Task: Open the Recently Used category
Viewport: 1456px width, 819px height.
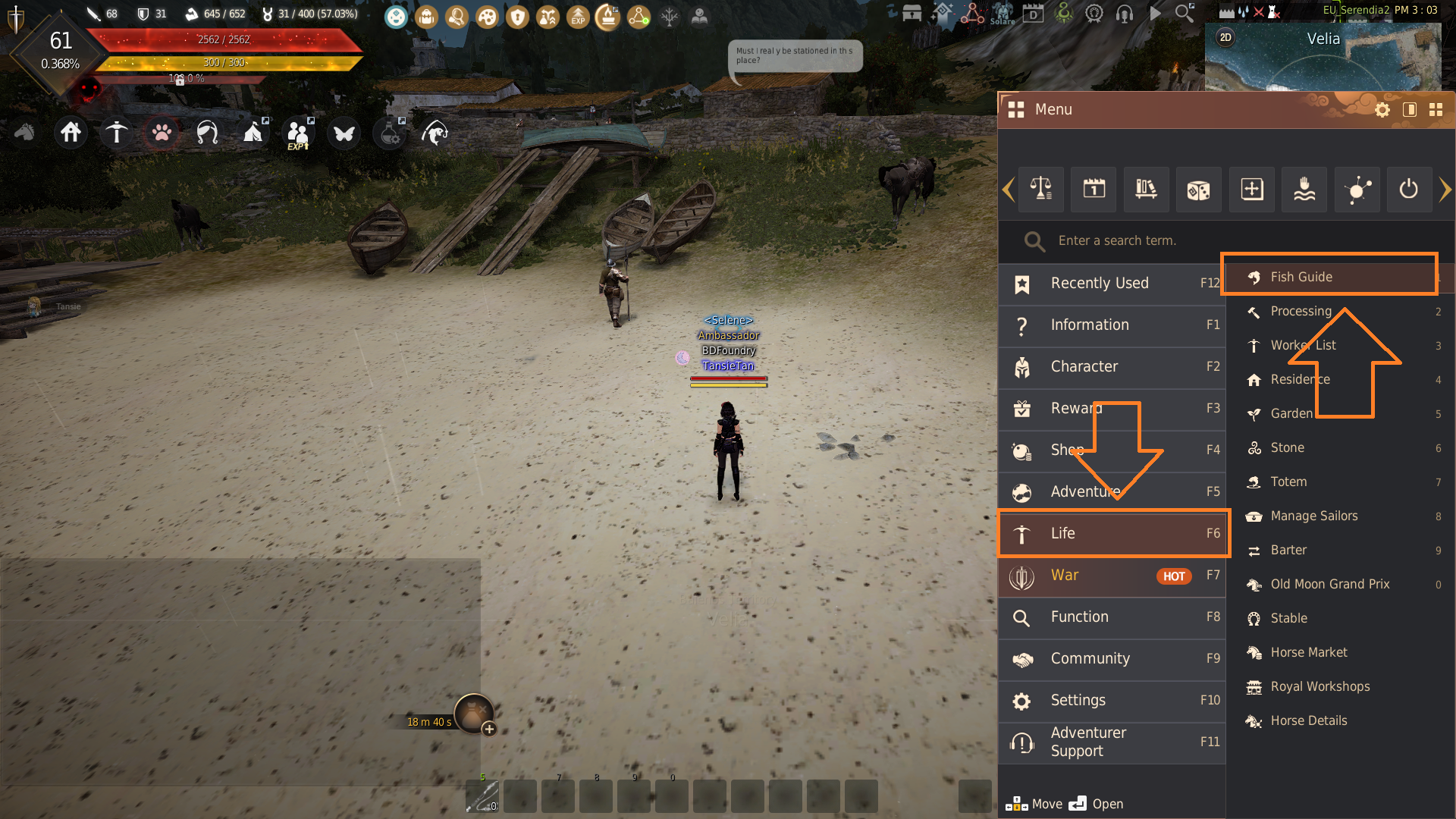Action: [1112, 284]
